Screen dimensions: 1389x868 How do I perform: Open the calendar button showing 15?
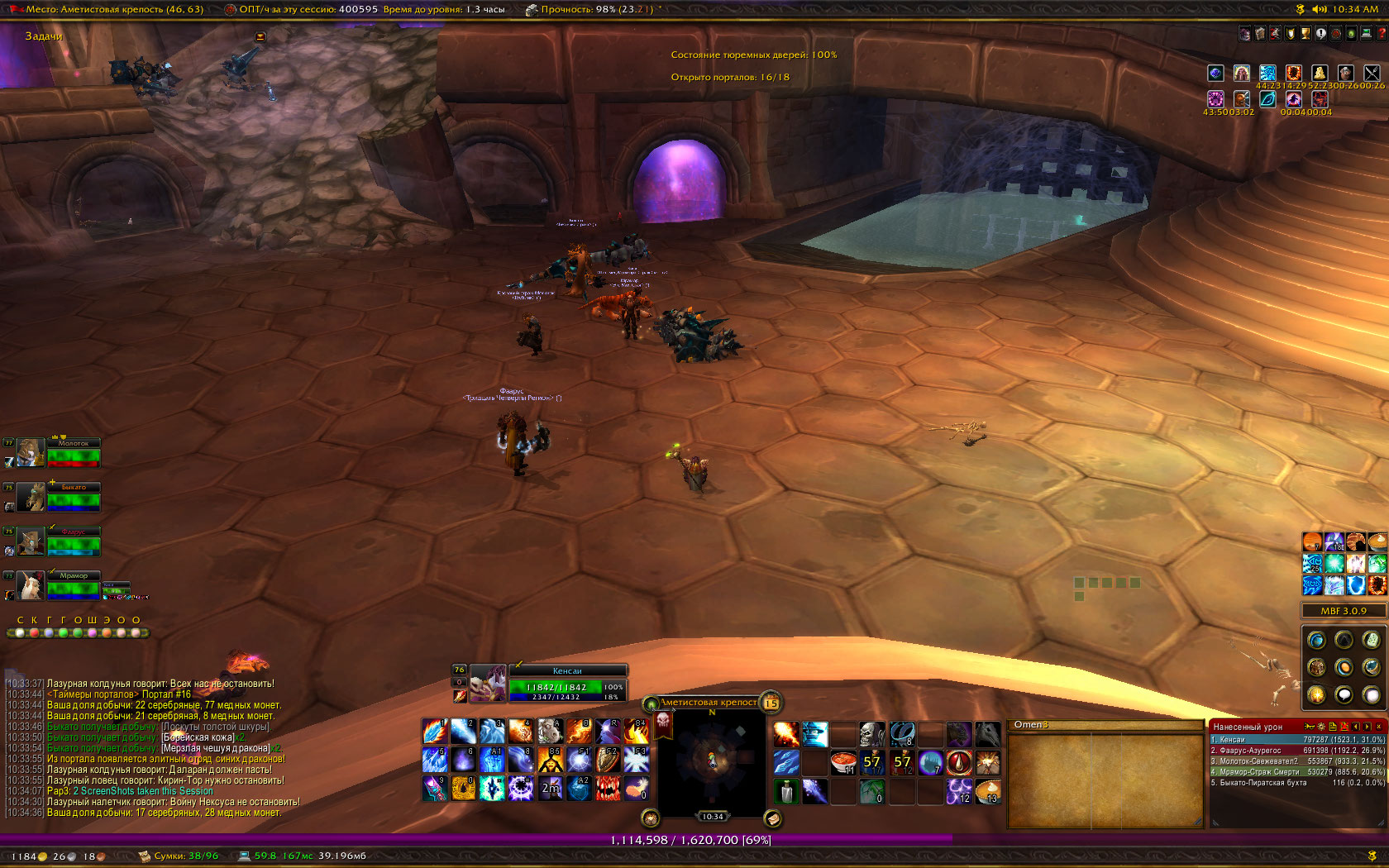[771, 703]
